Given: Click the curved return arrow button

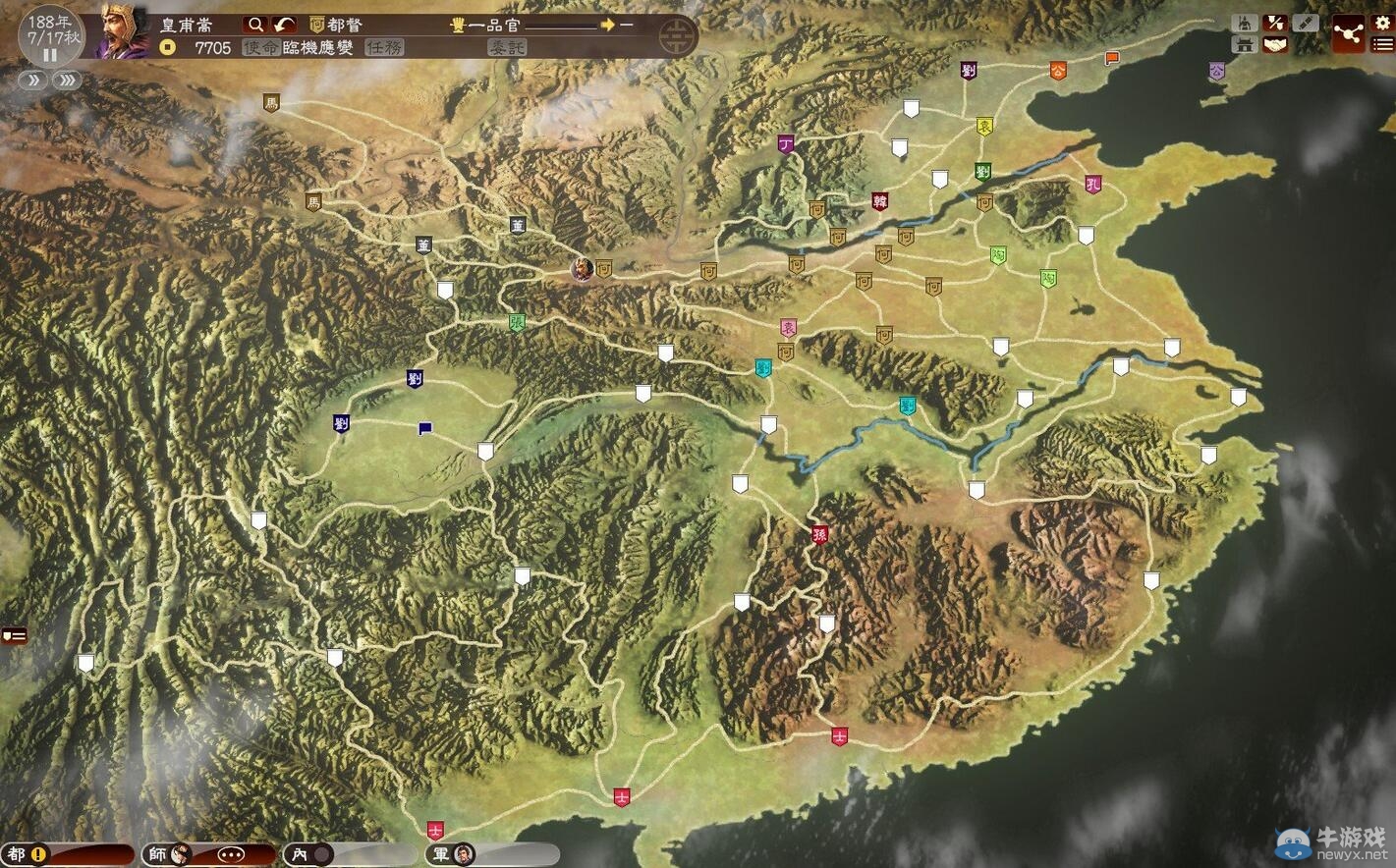Looking at the screenshot, I should 284,25.
